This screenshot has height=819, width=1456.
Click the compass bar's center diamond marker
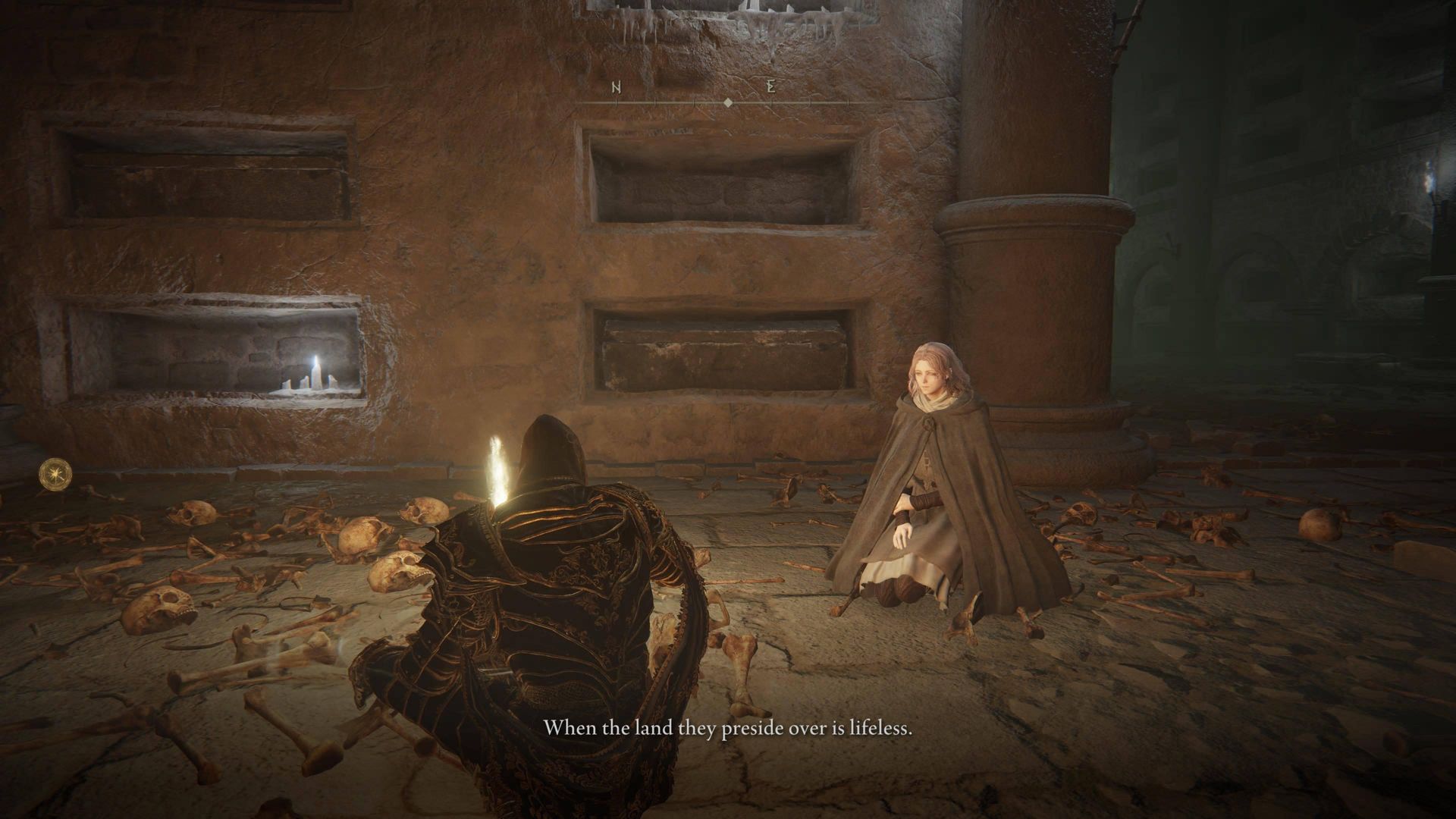coord(728,102)
